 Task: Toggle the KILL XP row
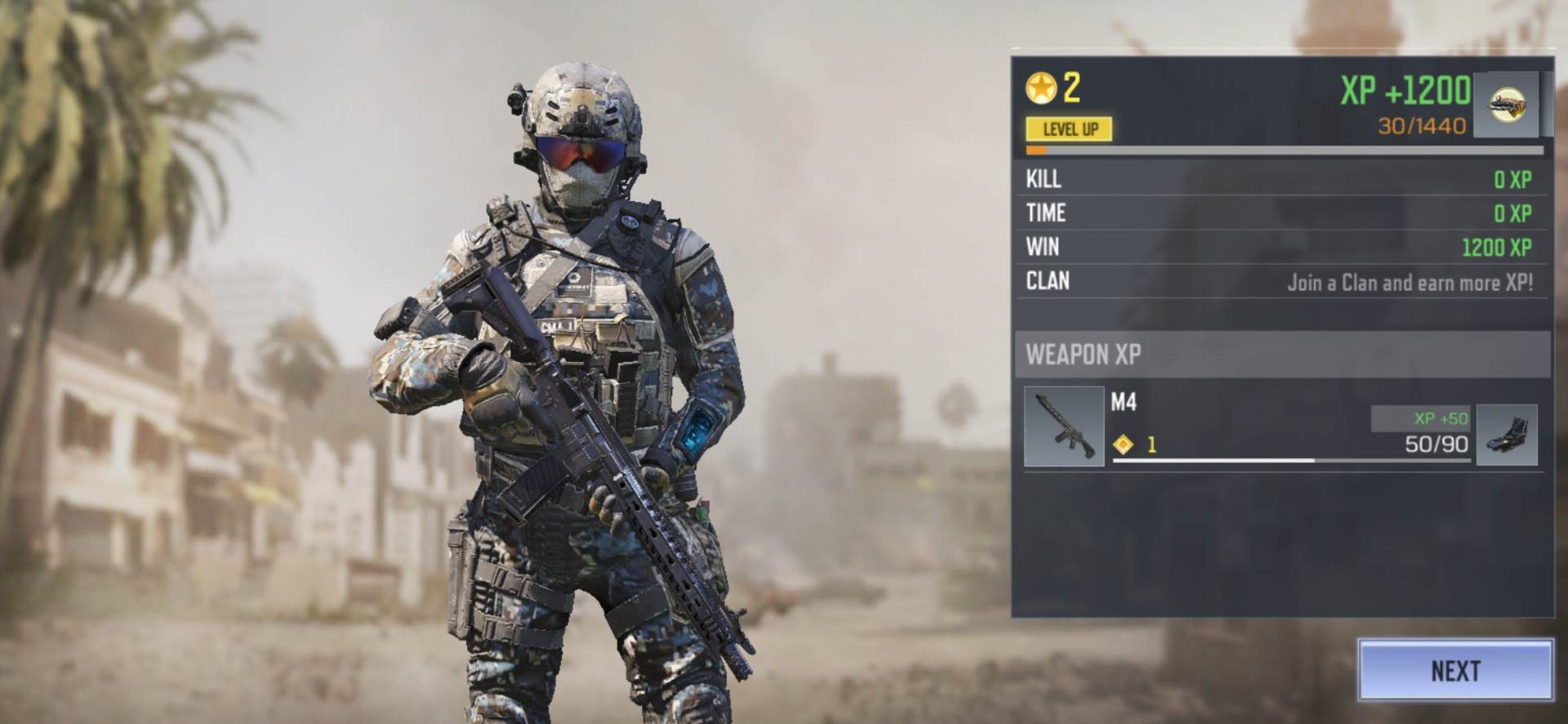coord(1282,179)
